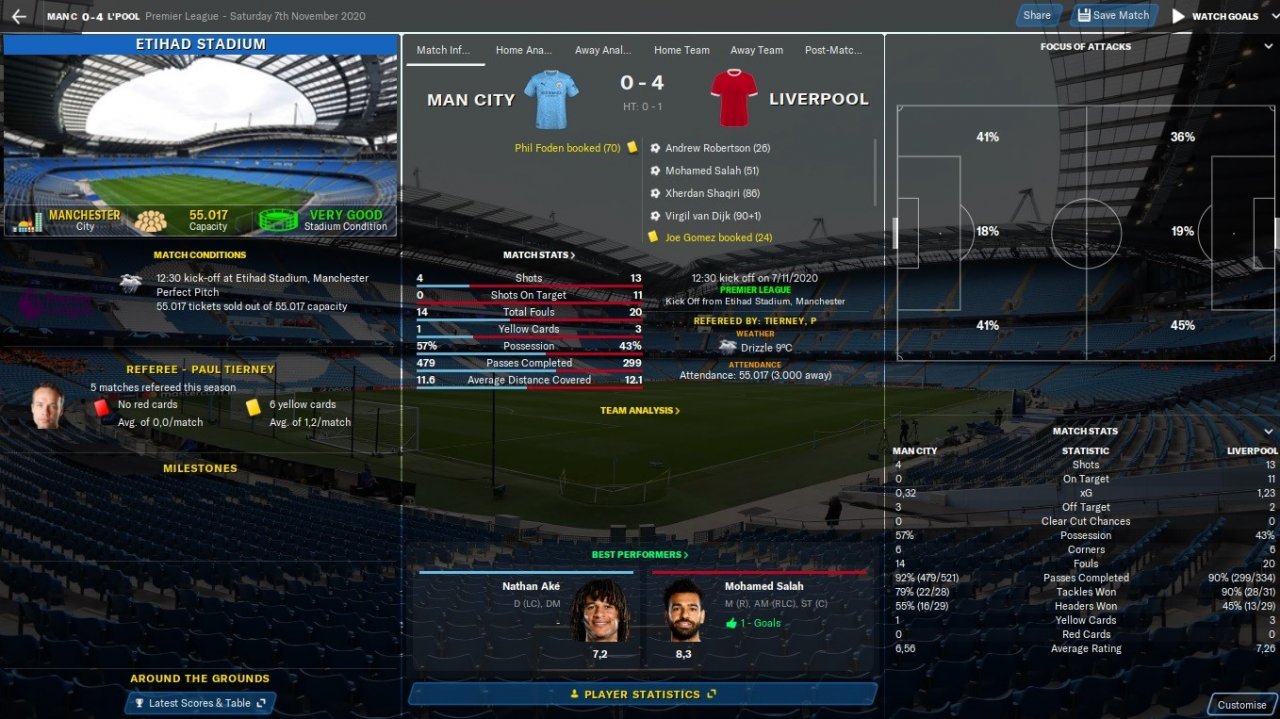The height and width of the screenshot is (719, 1280).
Task: Switch to Home Analysis tab
Action: pyautogui.click(x=524, y=50)
